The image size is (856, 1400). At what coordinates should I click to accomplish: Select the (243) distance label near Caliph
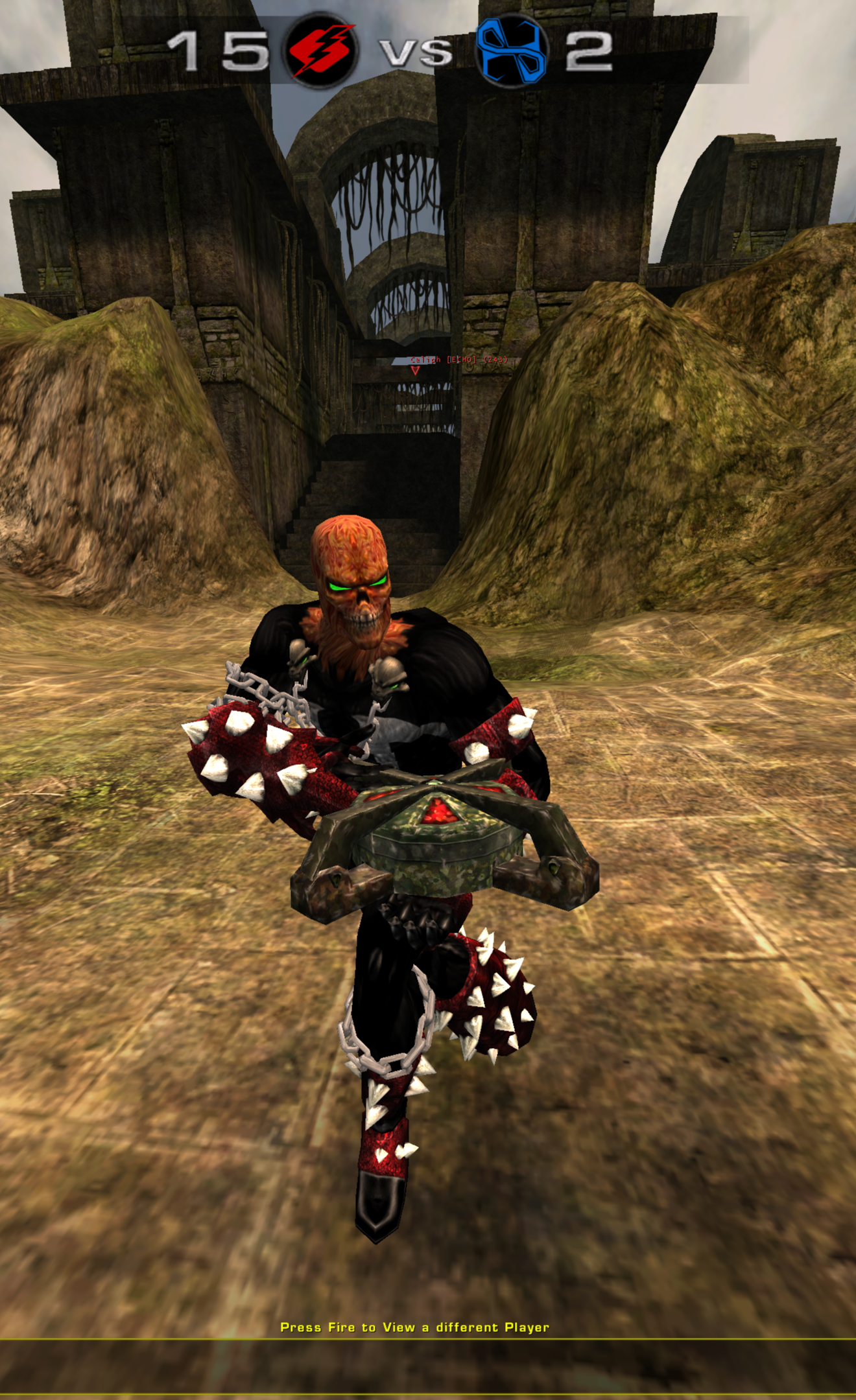pyautogui.click(x=496, y=360)
